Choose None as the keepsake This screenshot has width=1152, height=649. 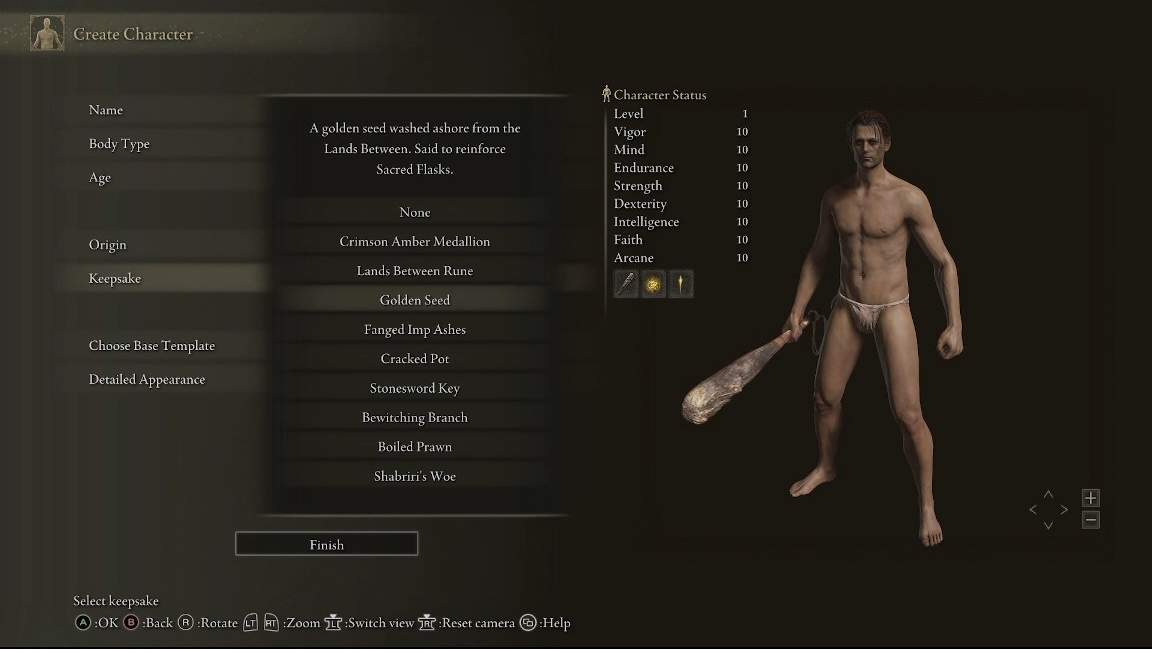coord(414,212)
